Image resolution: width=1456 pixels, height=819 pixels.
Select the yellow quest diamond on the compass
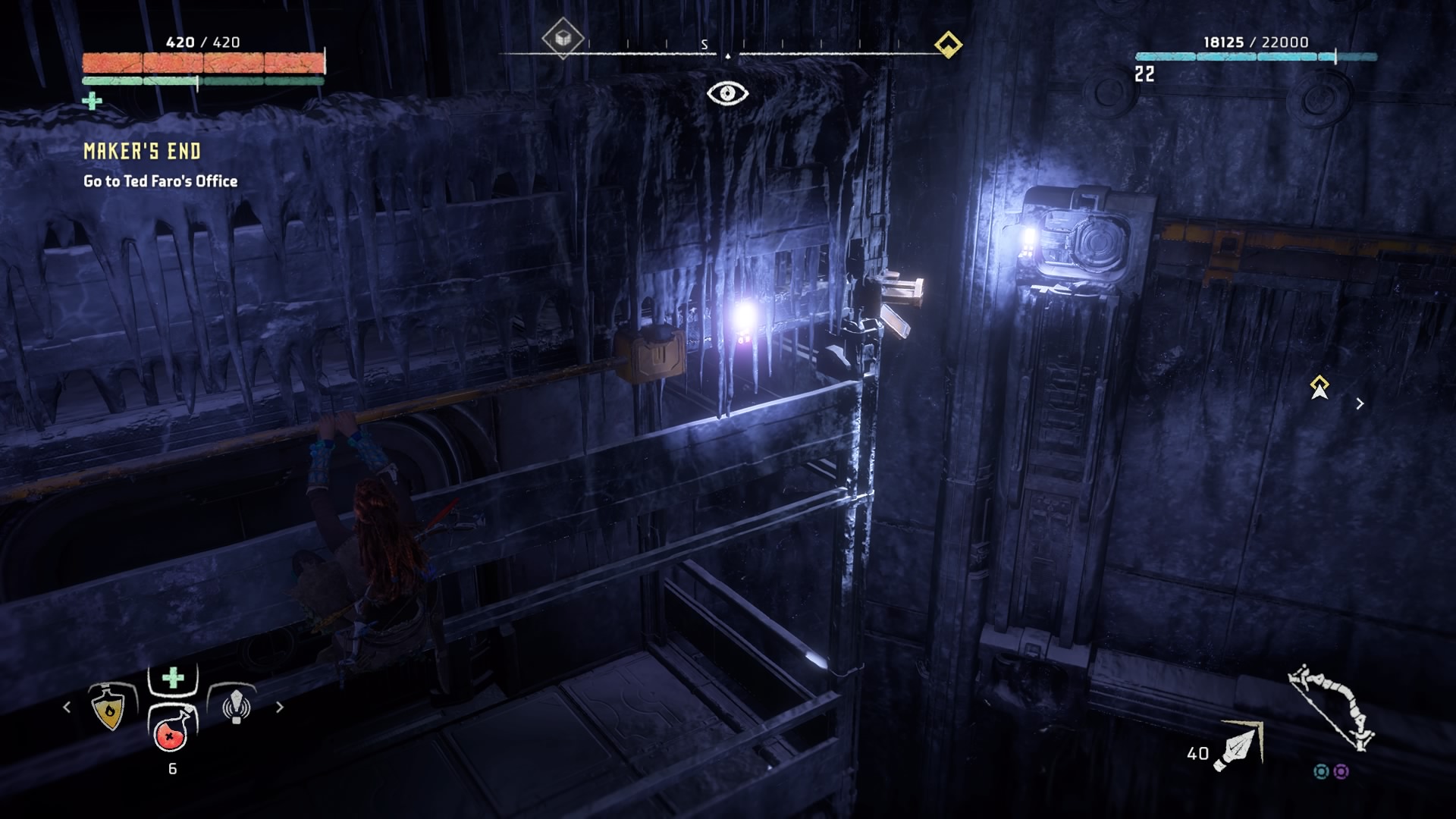948,44
